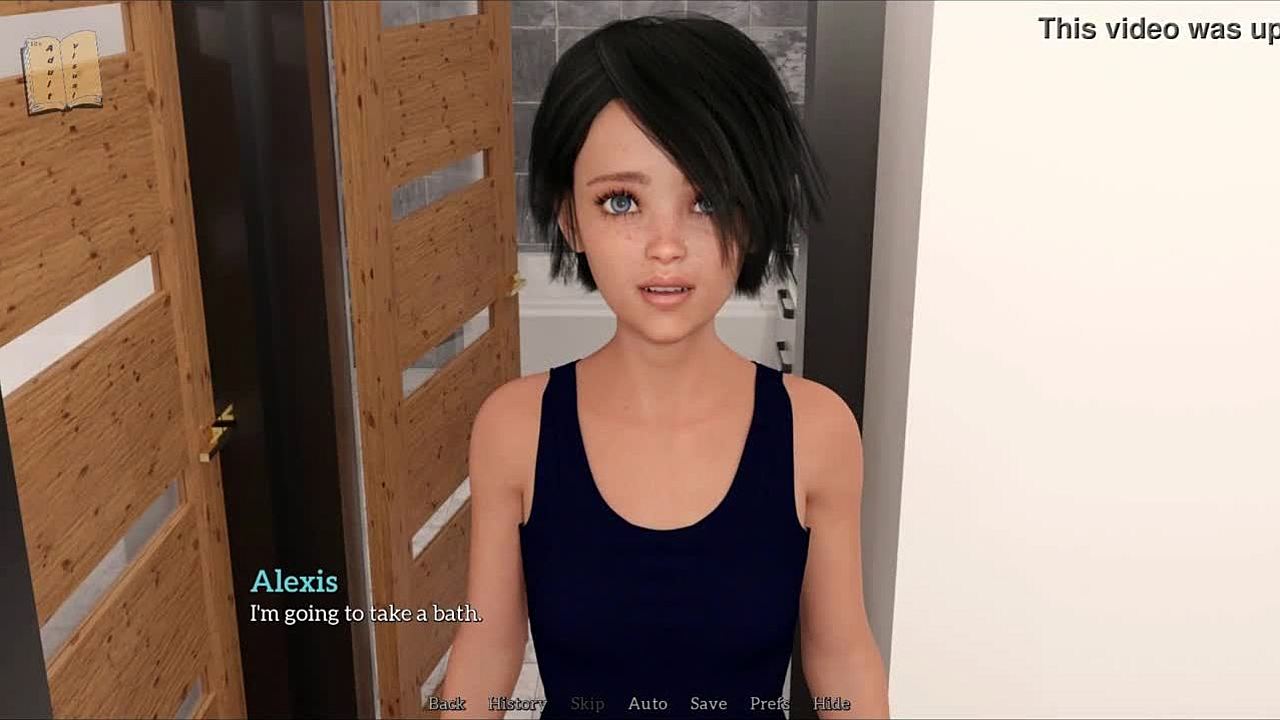1280x720 pixels.
Task: Open the dialogue History log
Action: 517,704
